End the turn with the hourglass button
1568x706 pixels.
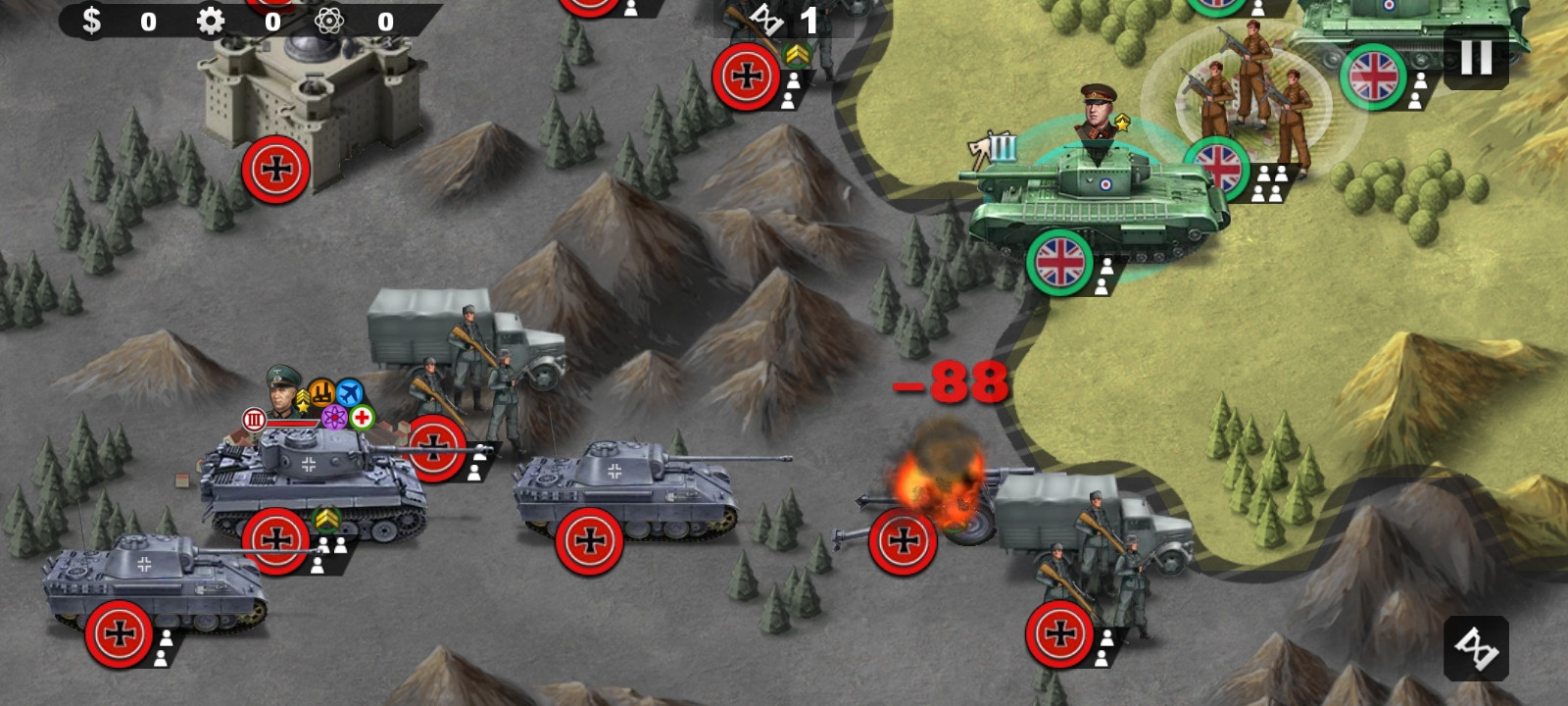[x=1476, y=648]
